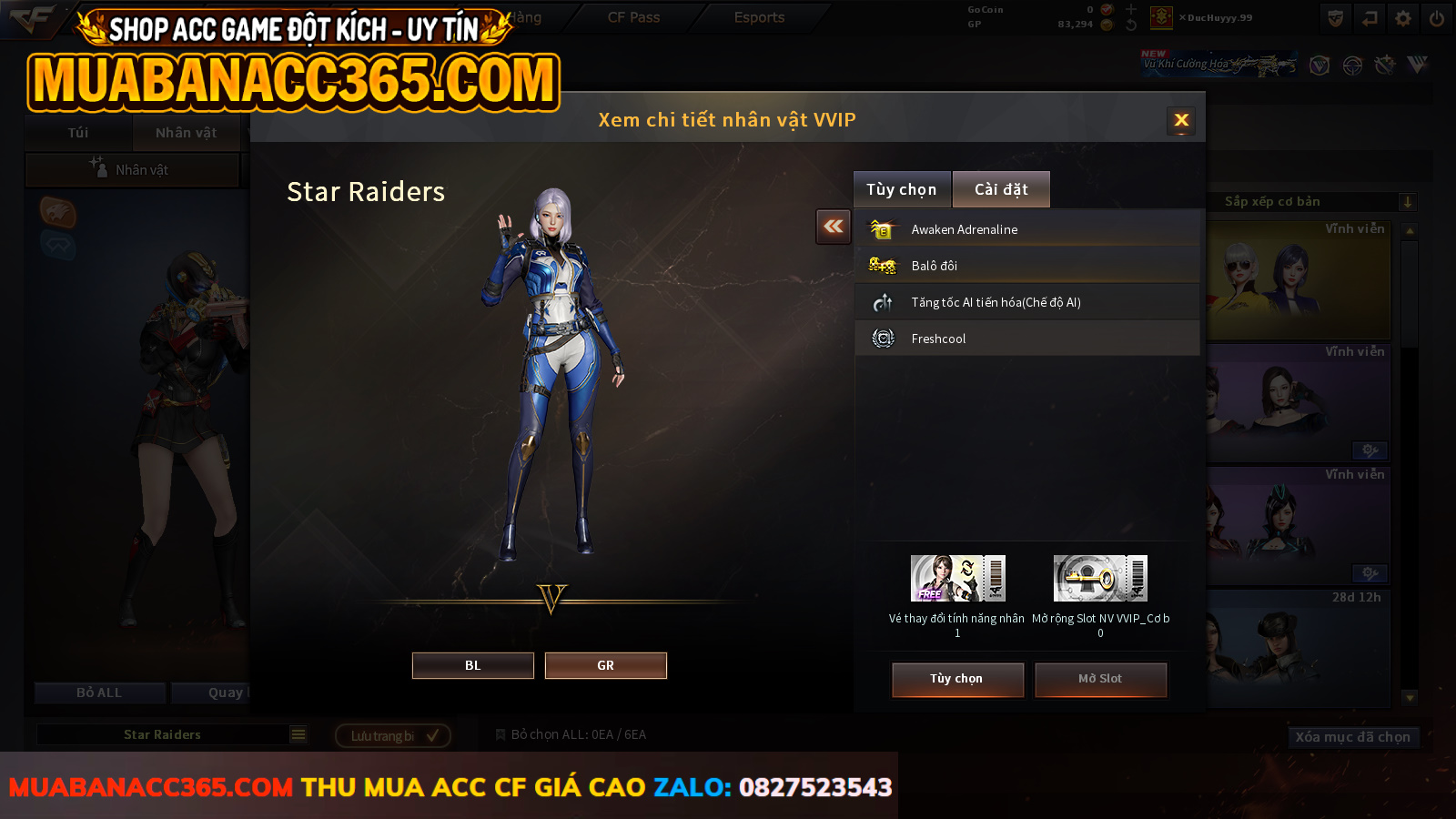The width and height of the screenshot is (1456, 819).
Task: Open the Cài đặt tab
Action: coord(1001,189)
